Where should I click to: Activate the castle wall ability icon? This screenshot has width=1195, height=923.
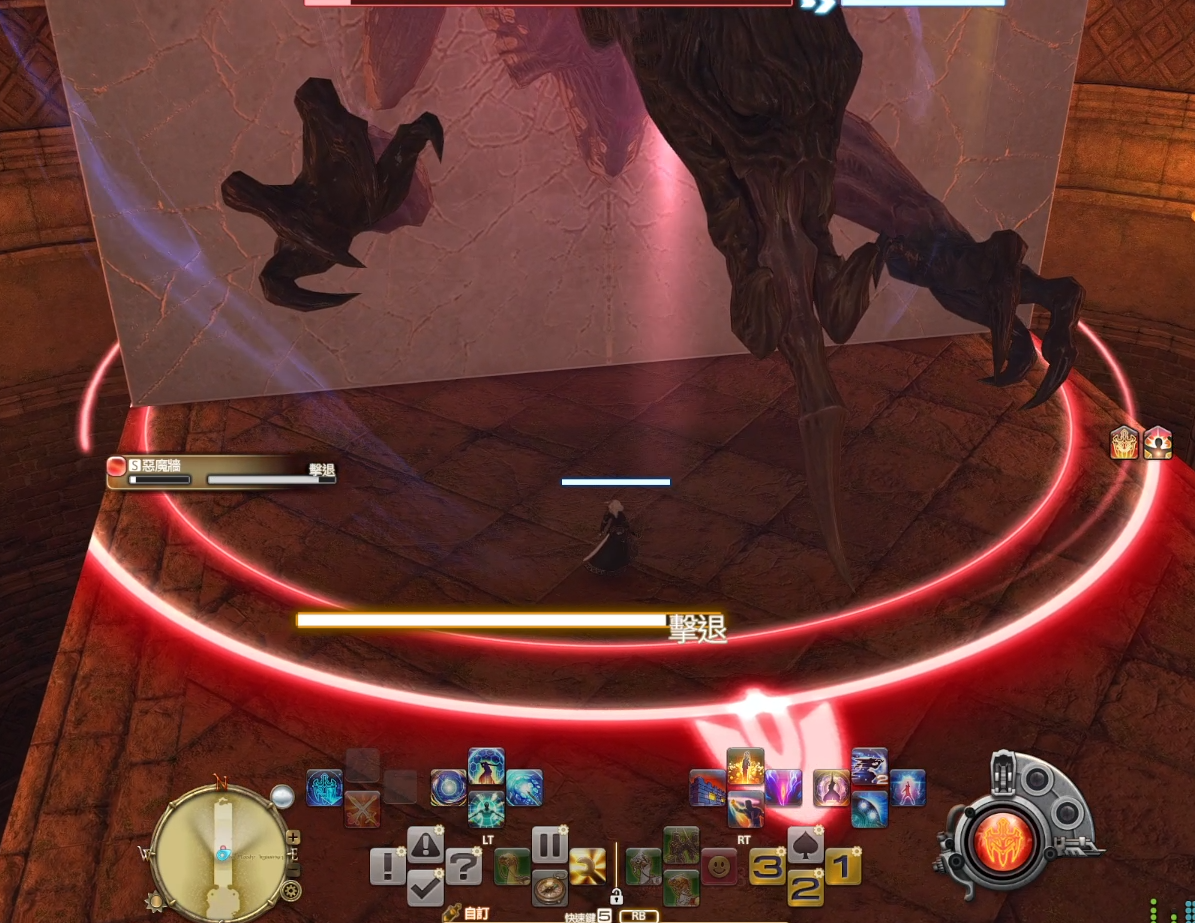pyautogui.click(x=708, y=788)
